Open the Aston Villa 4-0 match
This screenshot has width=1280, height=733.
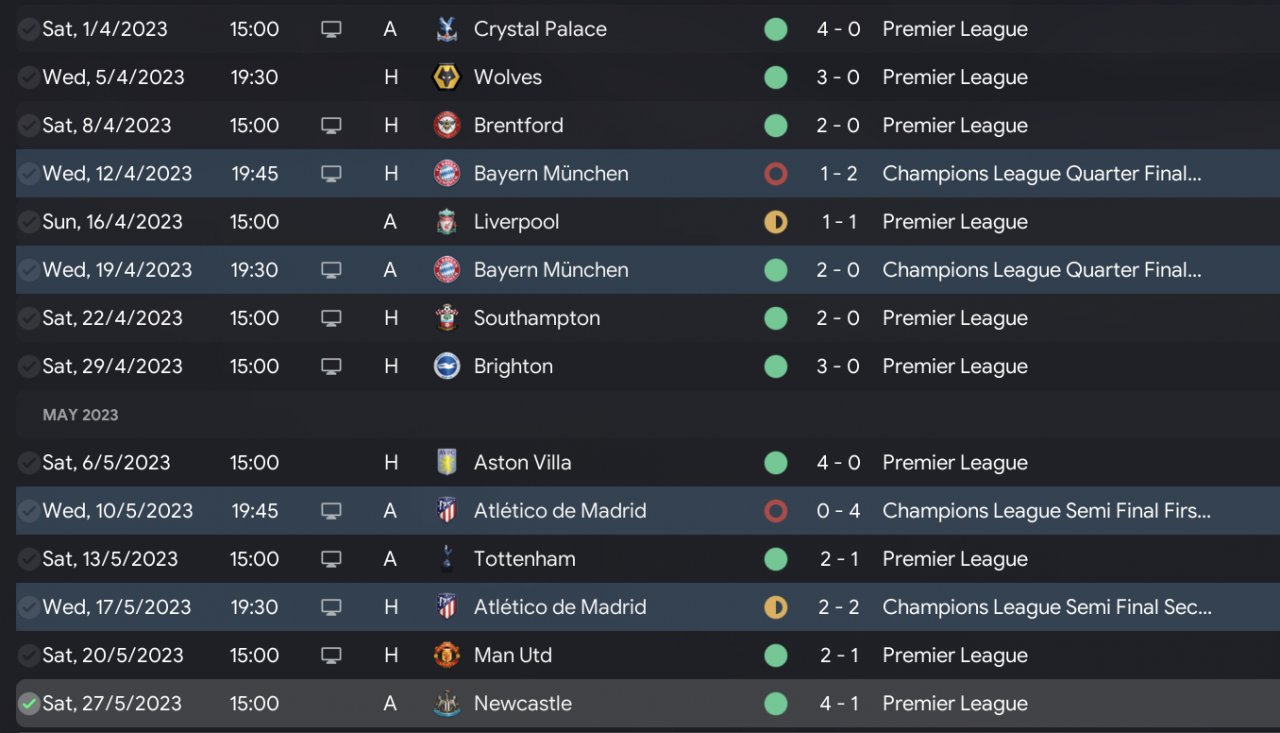tap(640, 462)
